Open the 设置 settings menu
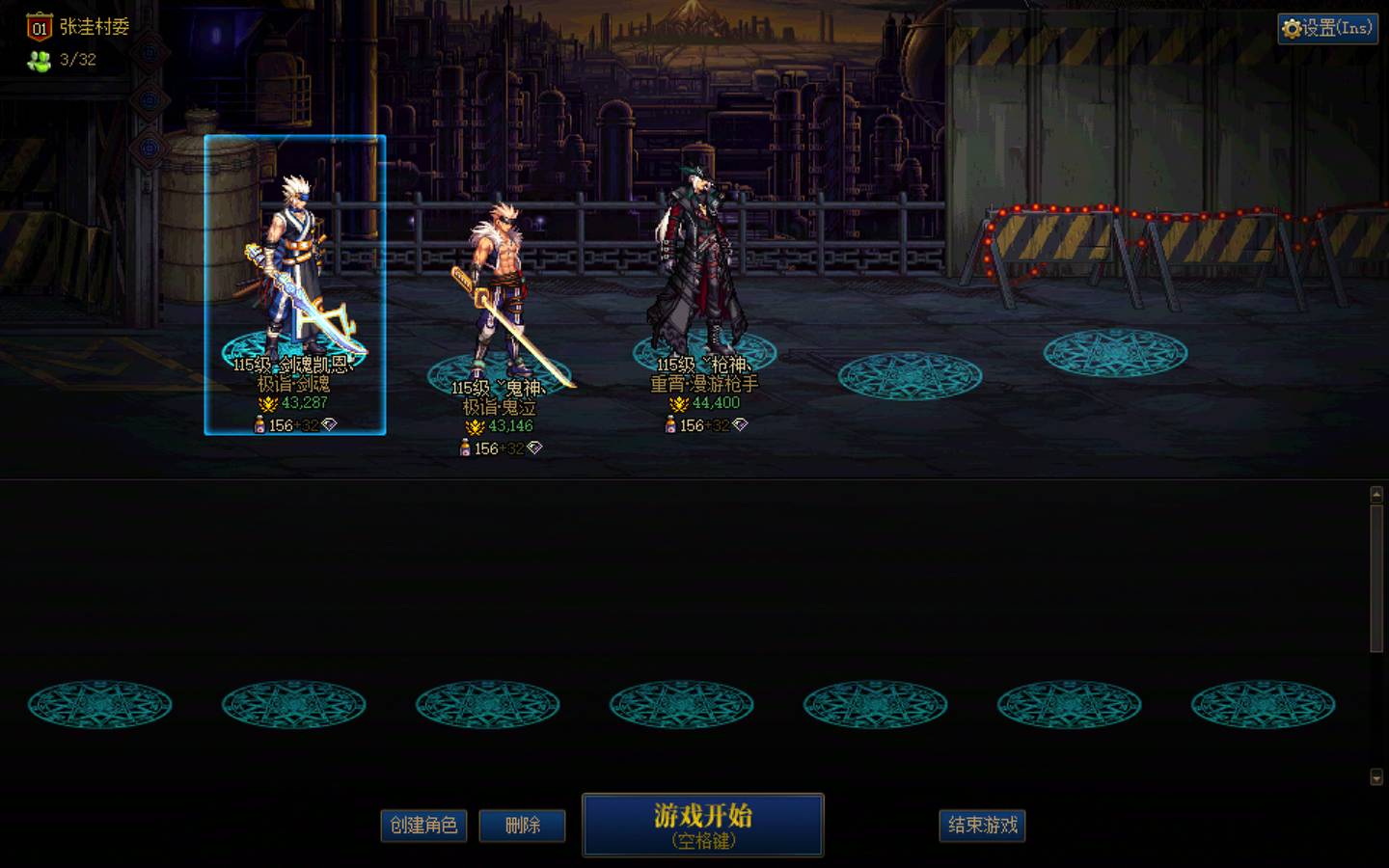The height and width of the screenshot is (868, 1389). (x=1327, y=29)
